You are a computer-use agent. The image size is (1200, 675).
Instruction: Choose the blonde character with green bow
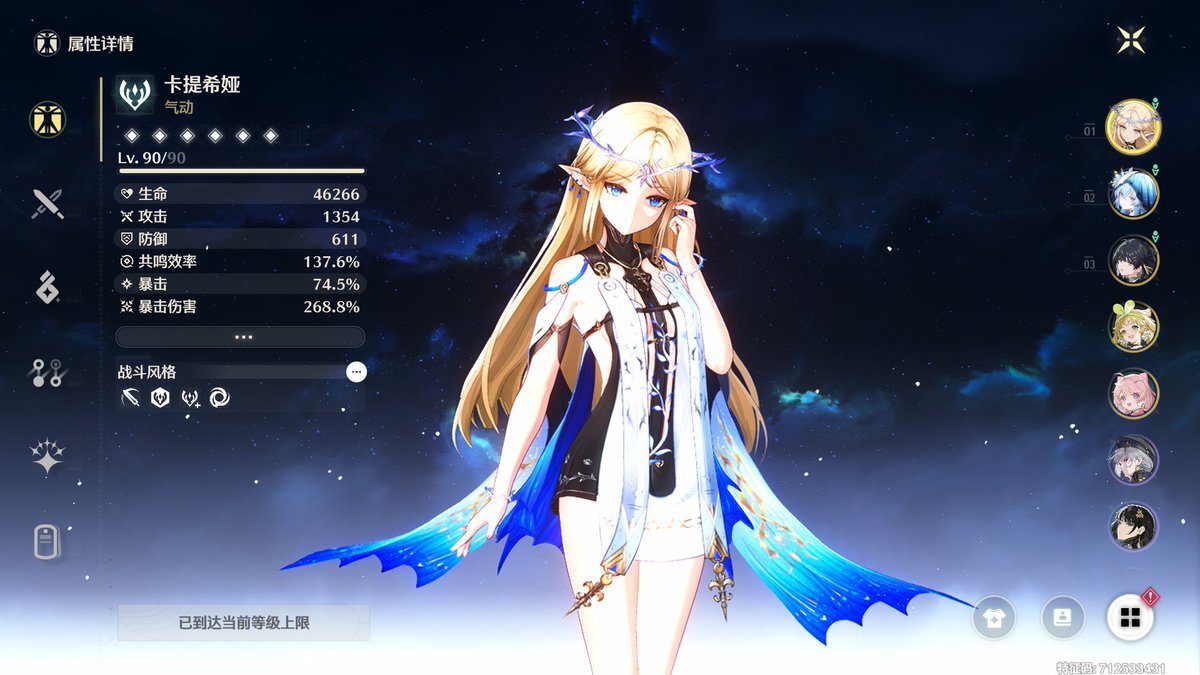click(1133, 327)
